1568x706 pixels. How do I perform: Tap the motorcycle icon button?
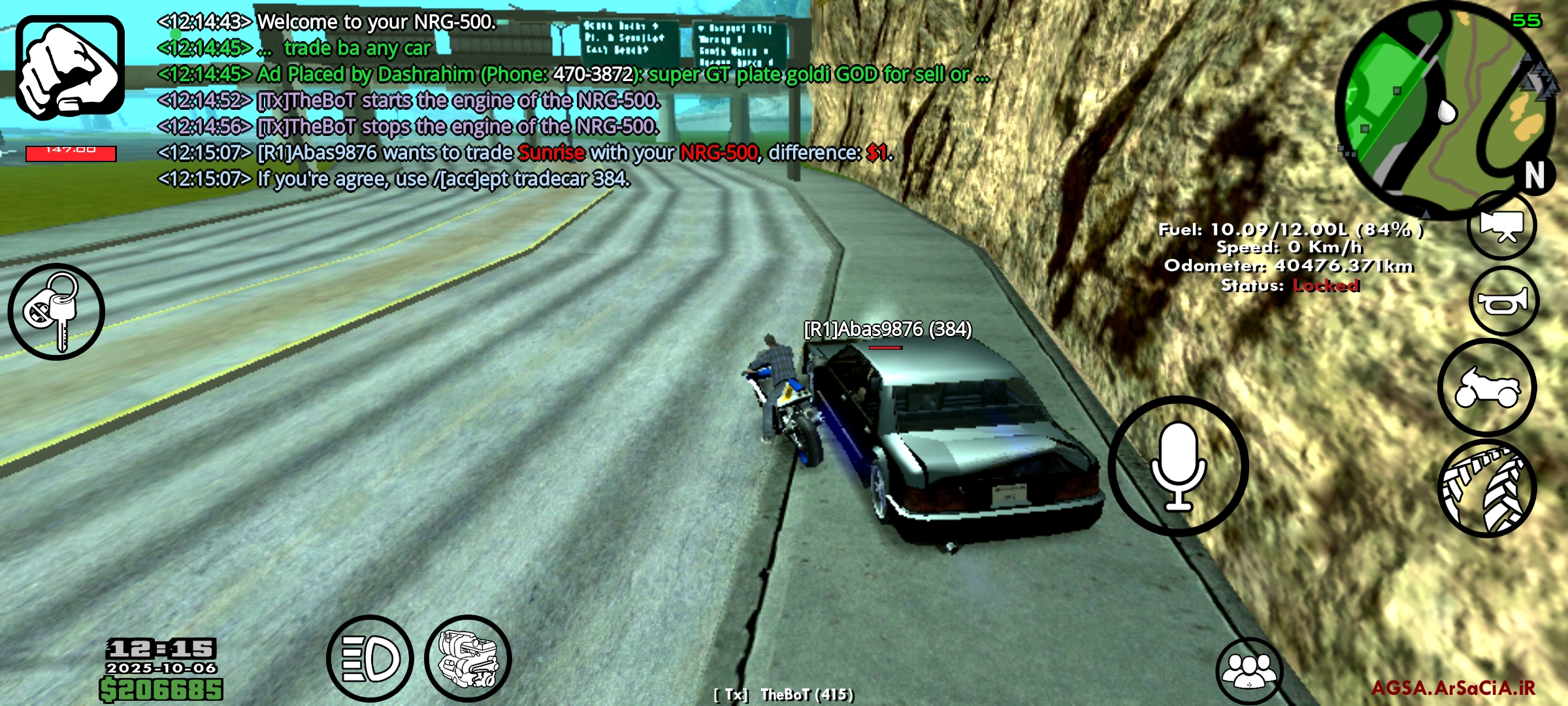coord(1487,388)
